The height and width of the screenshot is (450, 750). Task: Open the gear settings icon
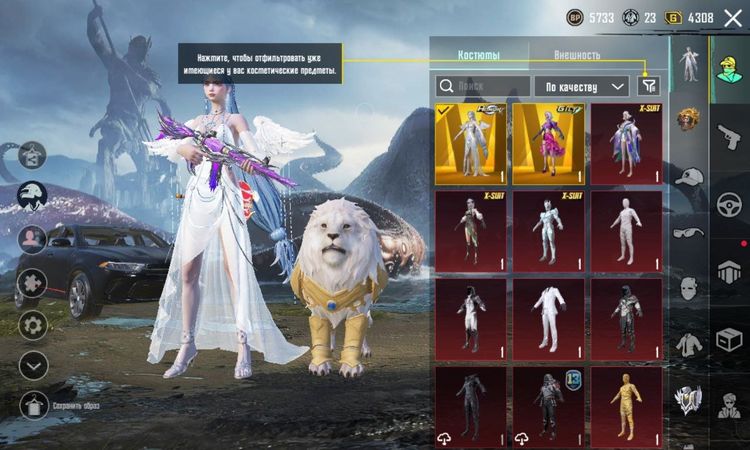[33, 325]
